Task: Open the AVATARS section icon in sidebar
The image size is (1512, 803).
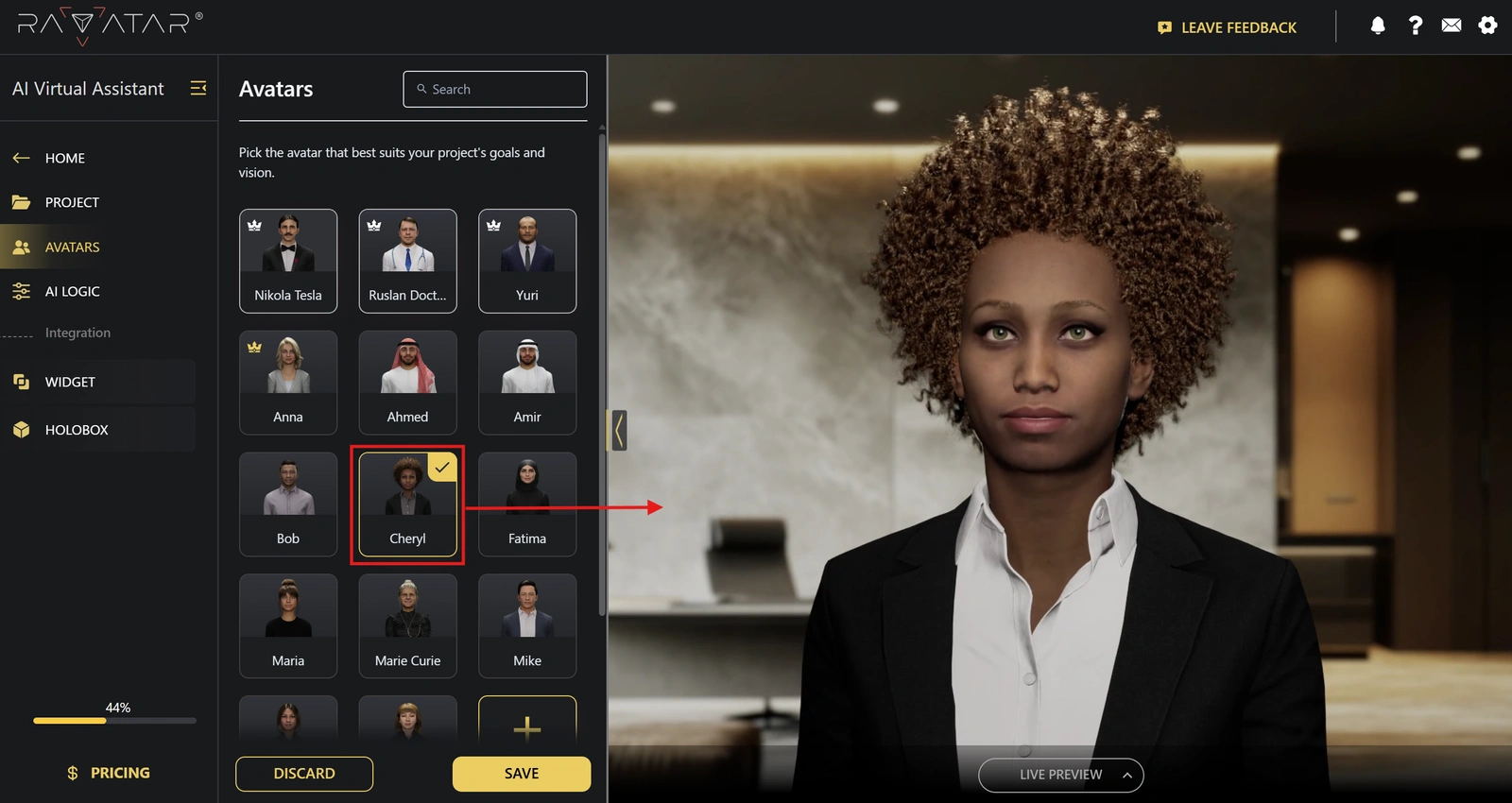Action: [21, 247]
